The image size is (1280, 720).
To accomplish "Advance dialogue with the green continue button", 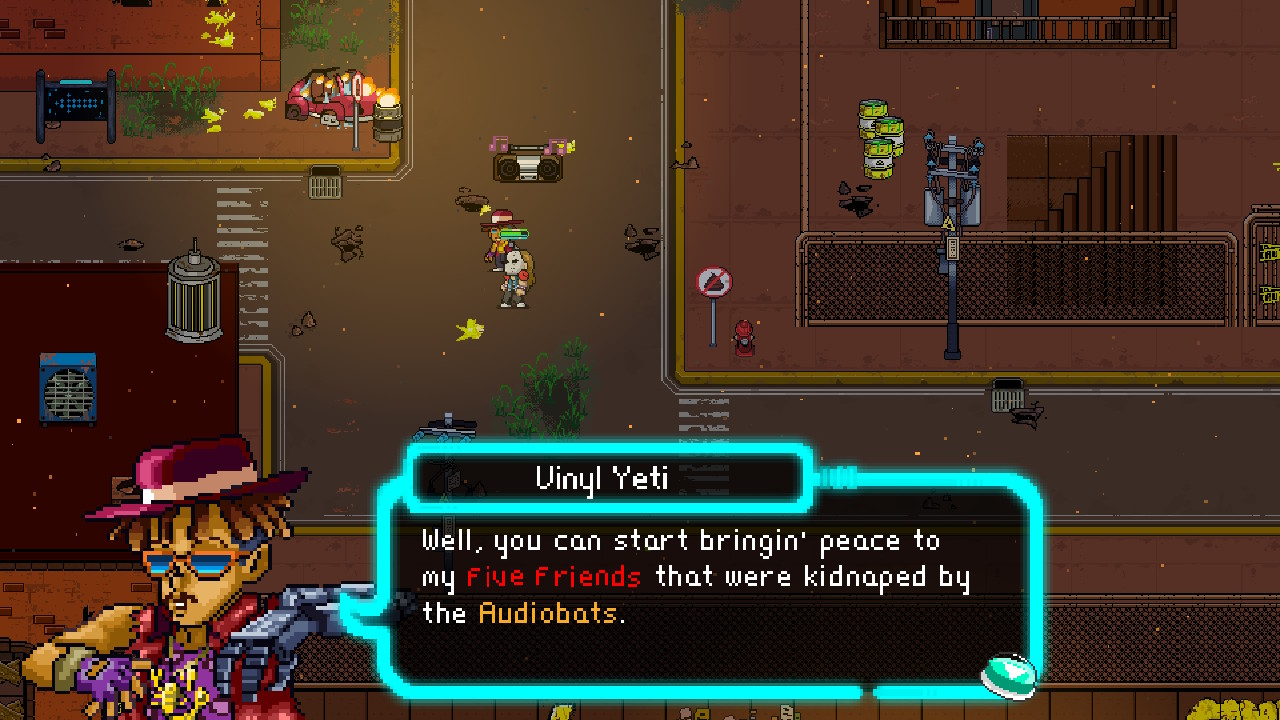I will (x=1008, y=674).
